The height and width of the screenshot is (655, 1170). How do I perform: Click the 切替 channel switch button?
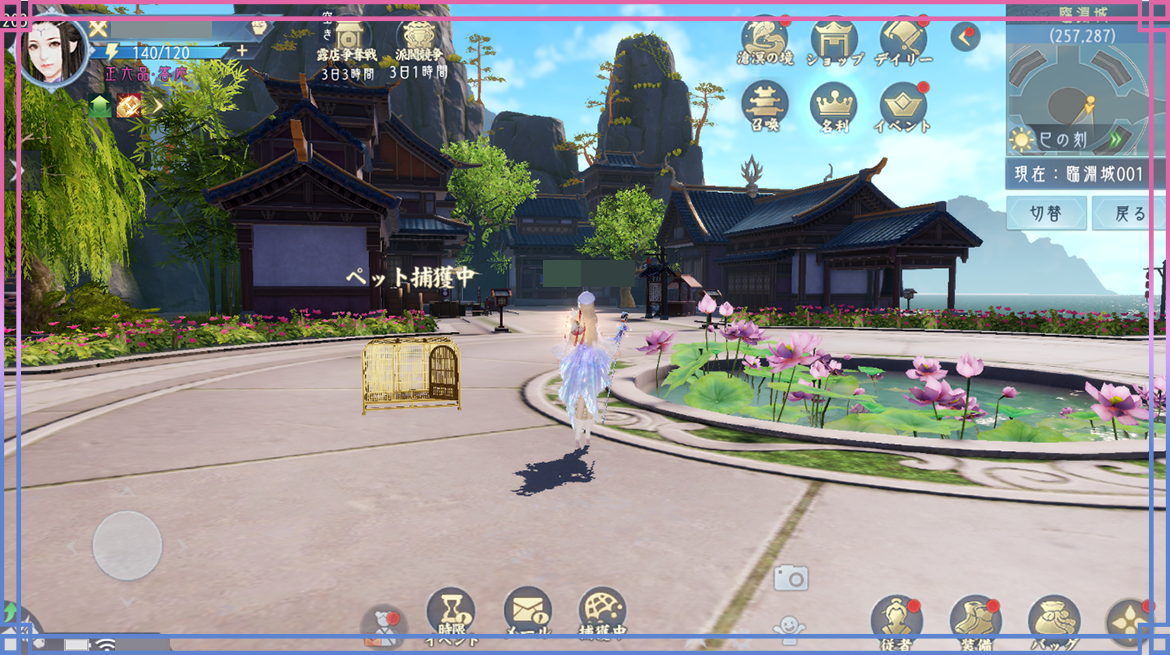point(1046,213)
